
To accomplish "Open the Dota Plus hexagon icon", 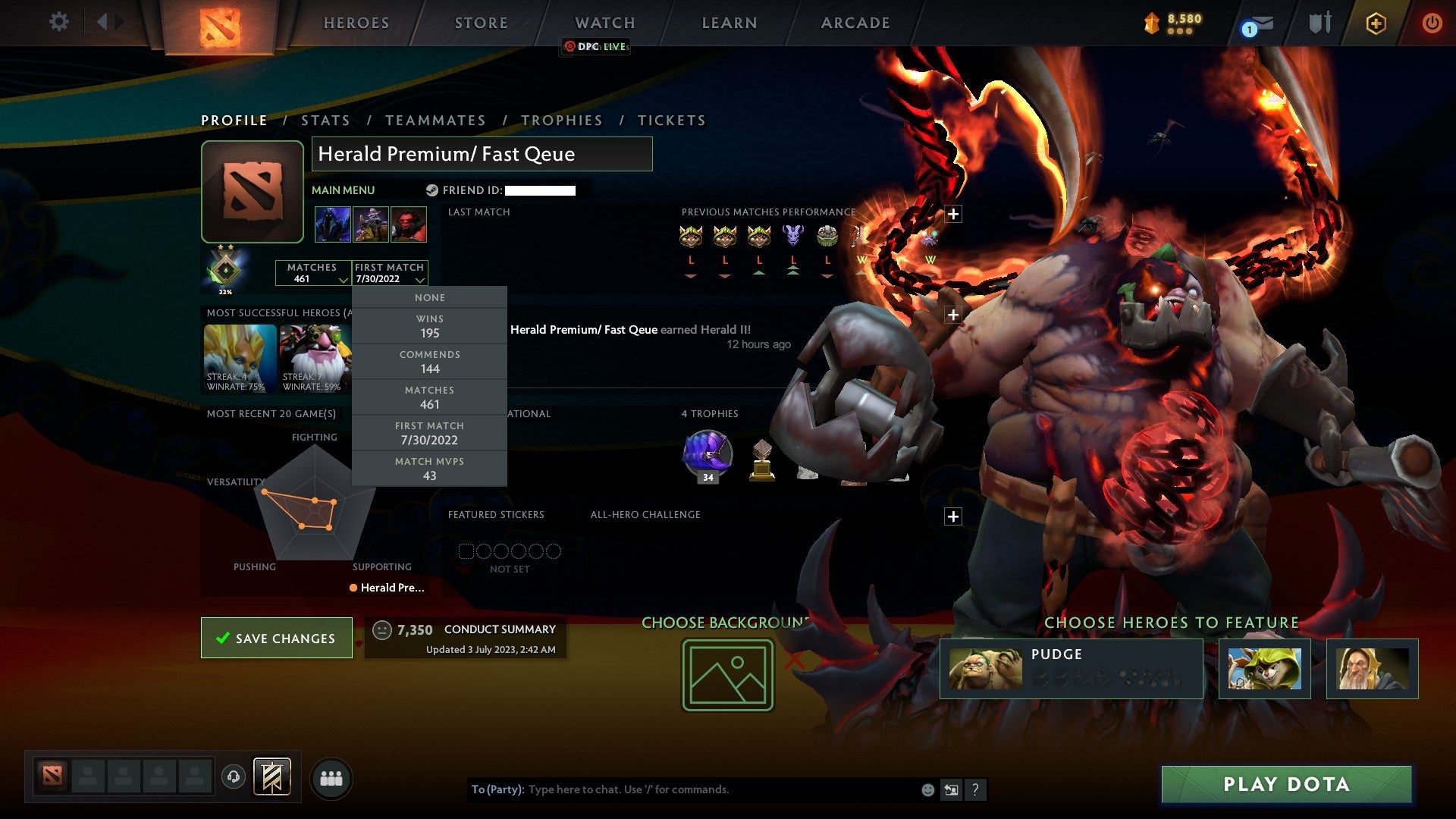I will coord(1376,23).
